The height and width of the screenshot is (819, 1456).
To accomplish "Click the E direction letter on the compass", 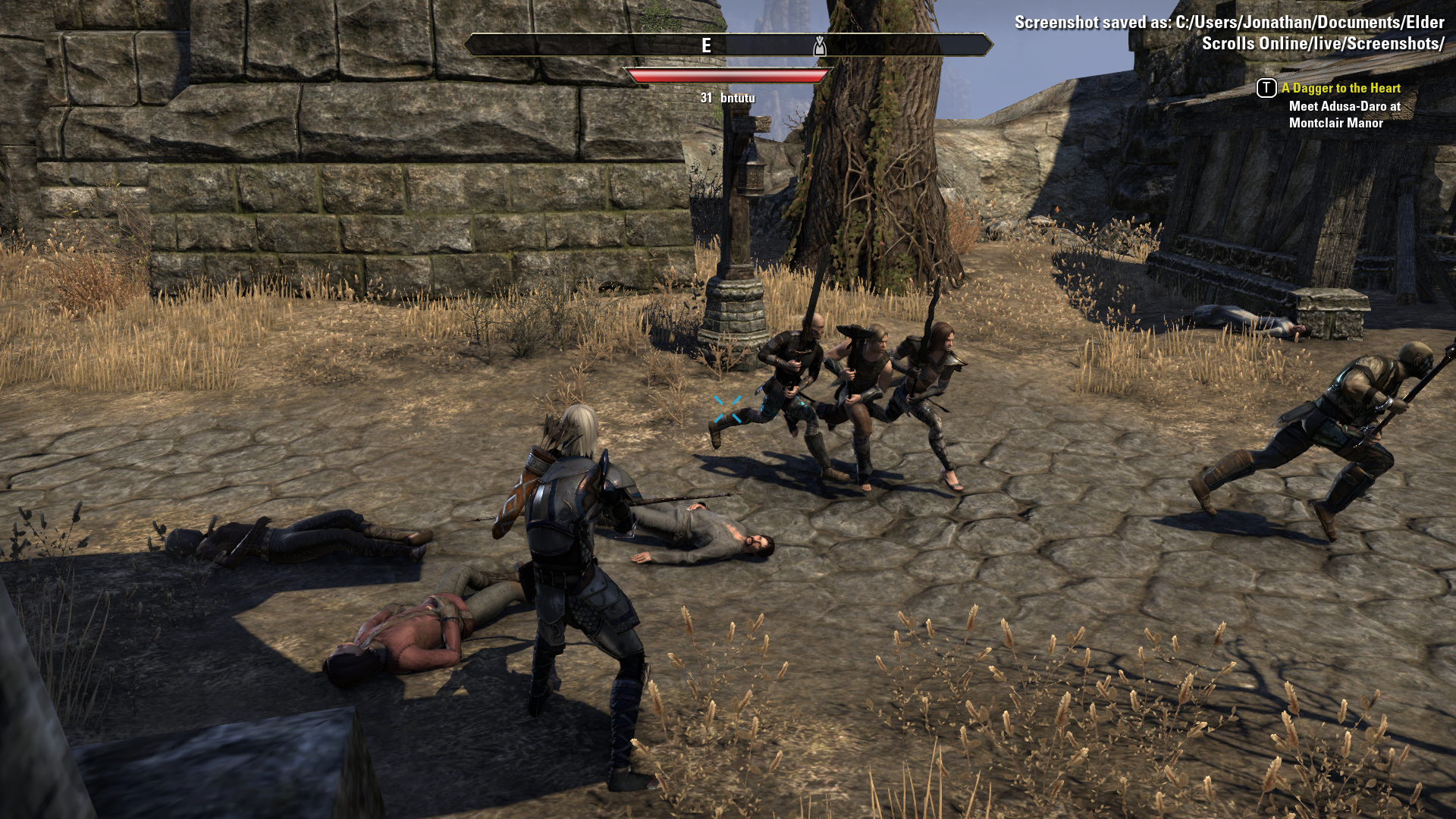I will [x=705, y=44].
